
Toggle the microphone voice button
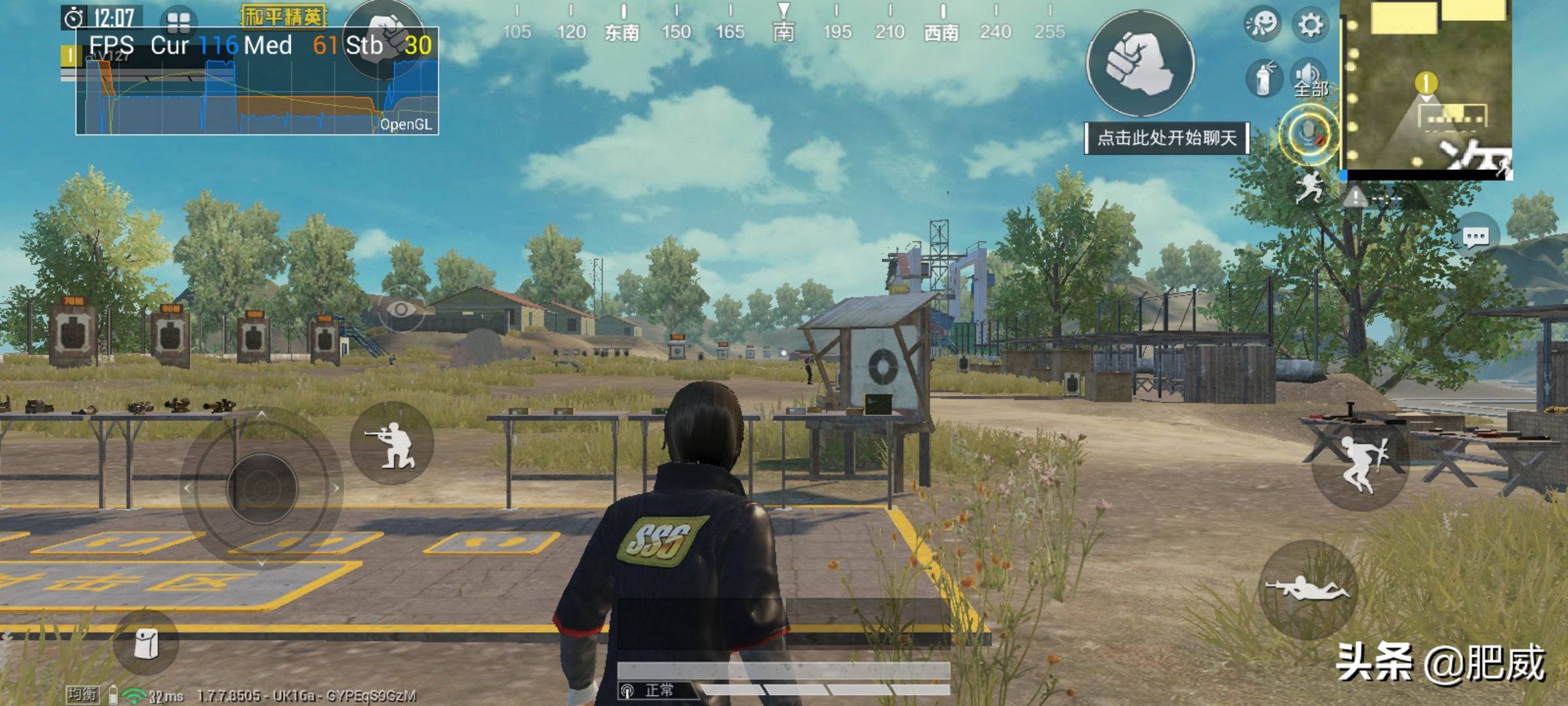click(x=1309, y=134)
